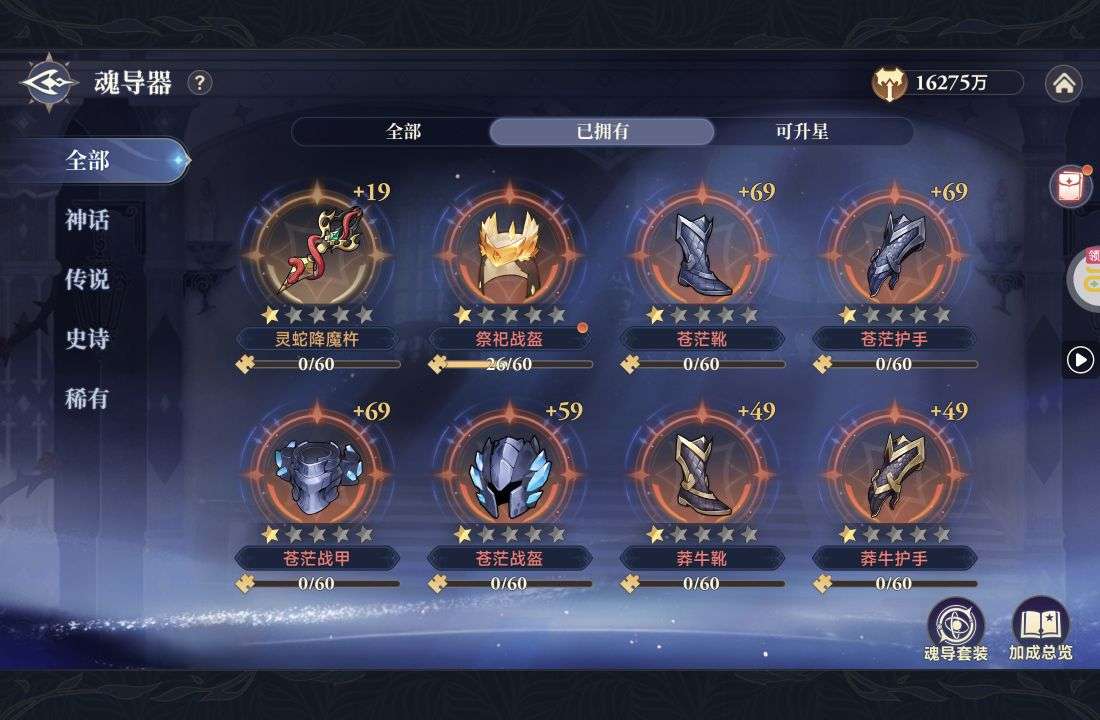Select the 史诗 rarity category

click(88, 340)
